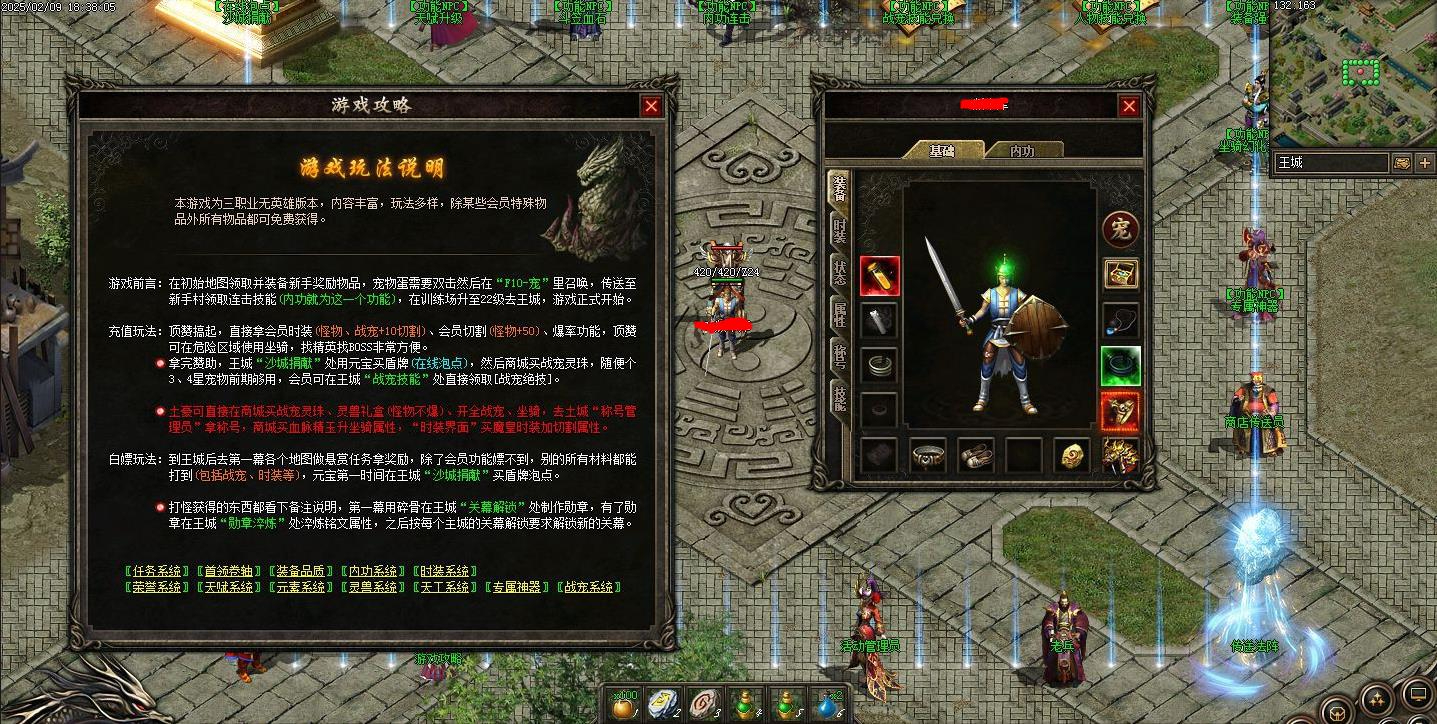Click the orange fruit in quickbar slot 1

(622, 706)
